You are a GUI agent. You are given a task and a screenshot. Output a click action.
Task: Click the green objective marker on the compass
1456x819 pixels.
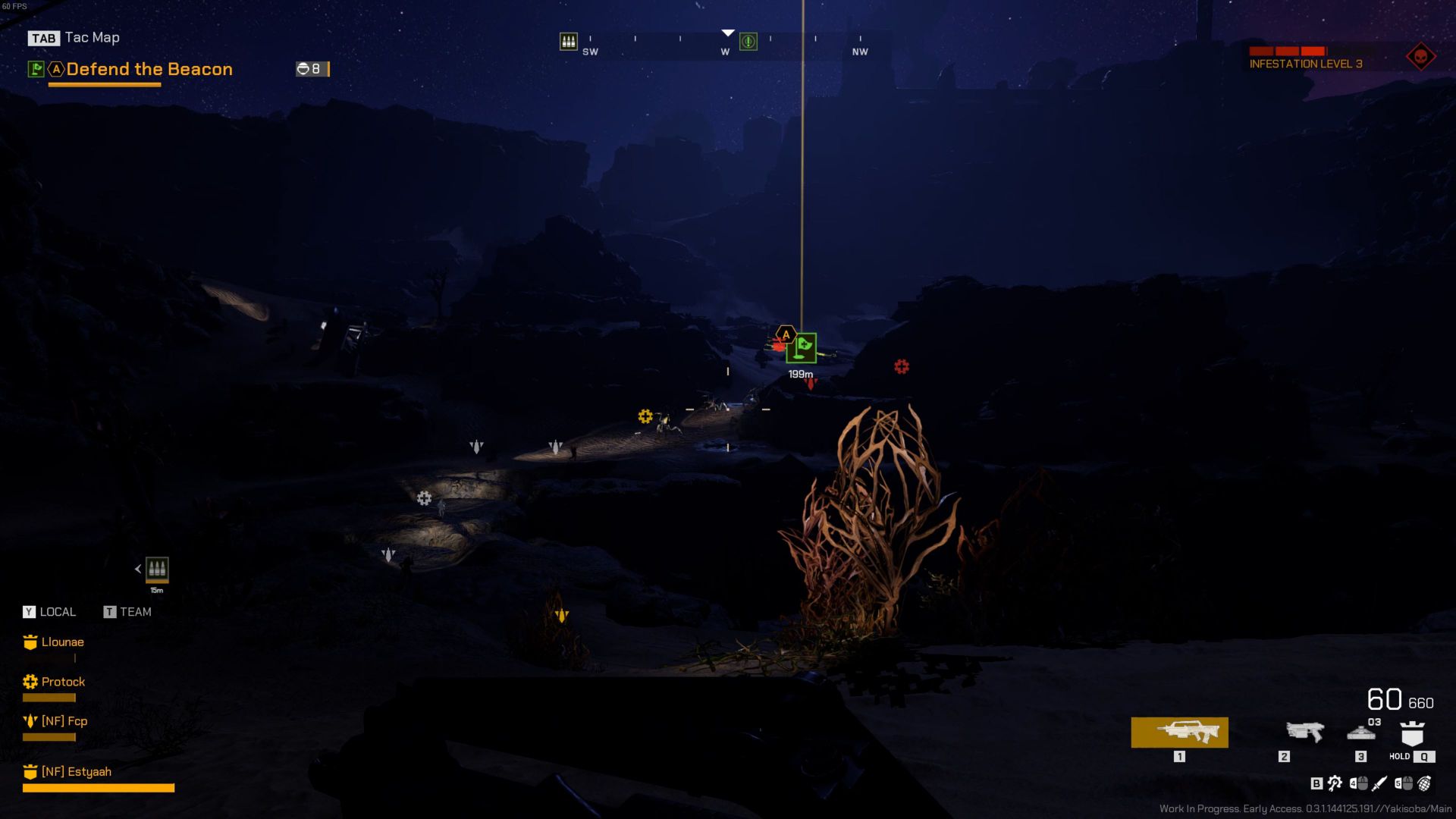click(x=748, y=42)
